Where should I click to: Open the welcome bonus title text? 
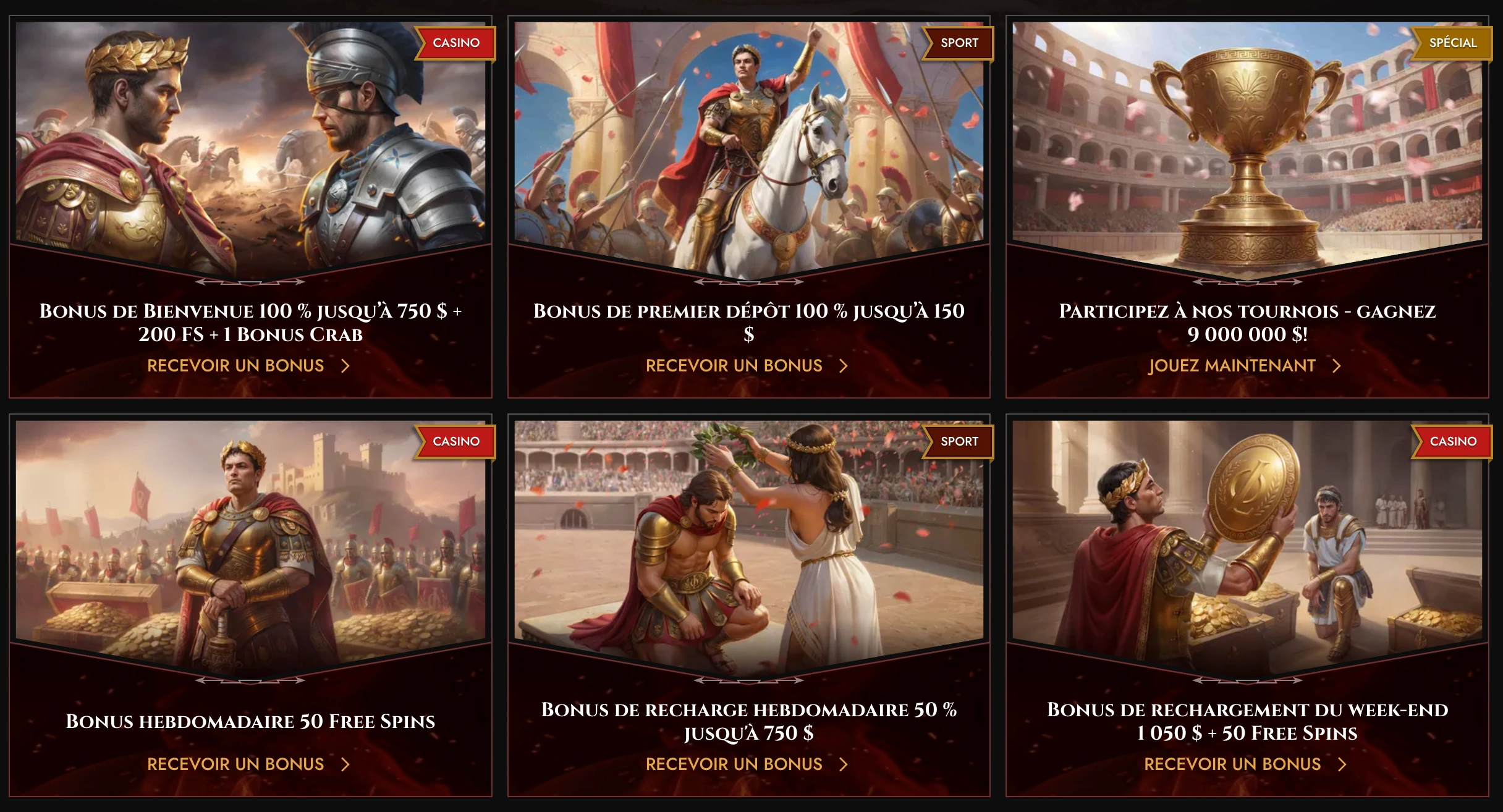tap(250, 323)
